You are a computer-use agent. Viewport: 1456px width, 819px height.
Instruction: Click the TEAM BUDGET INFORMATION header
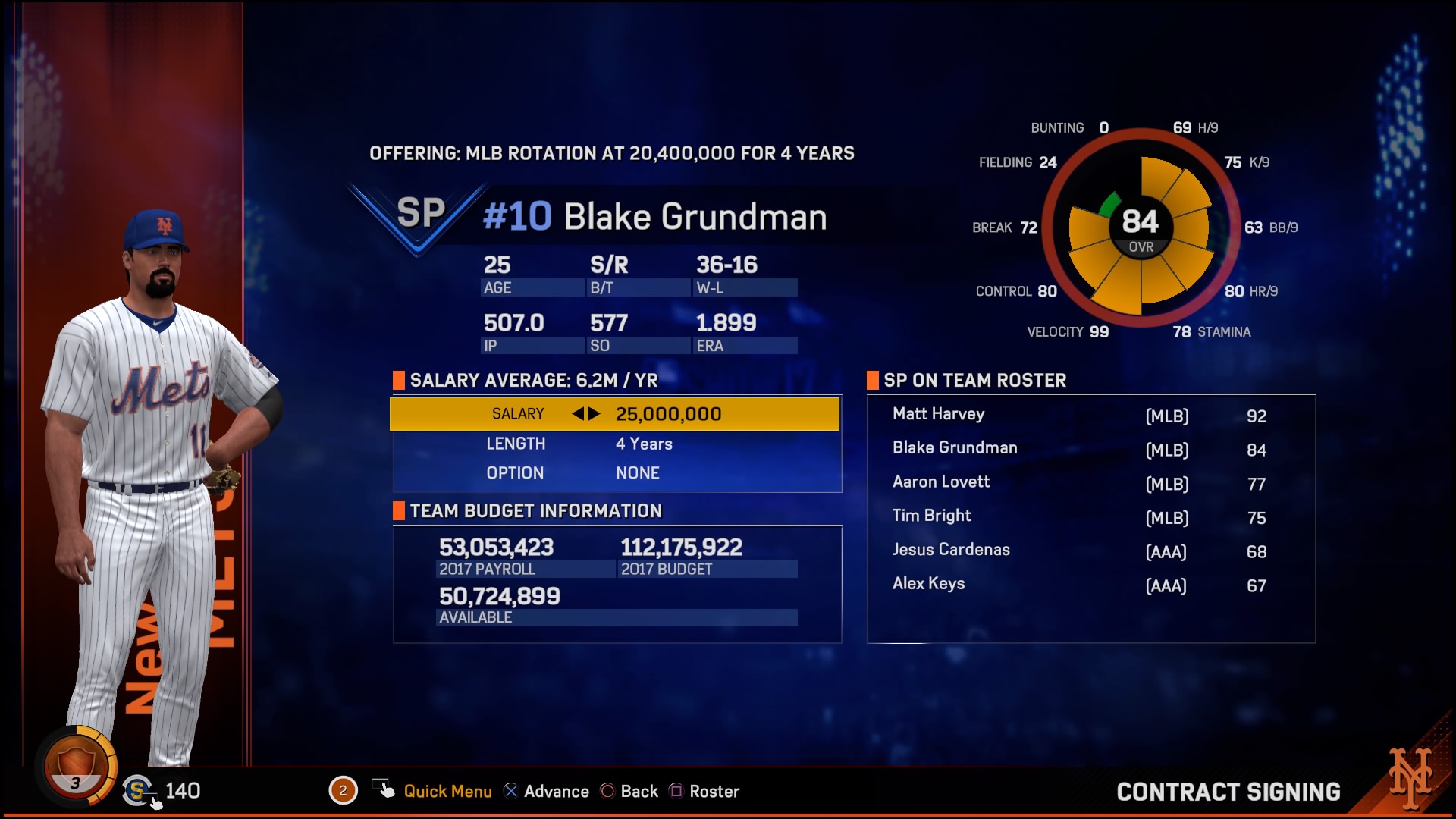click(535, 510)
